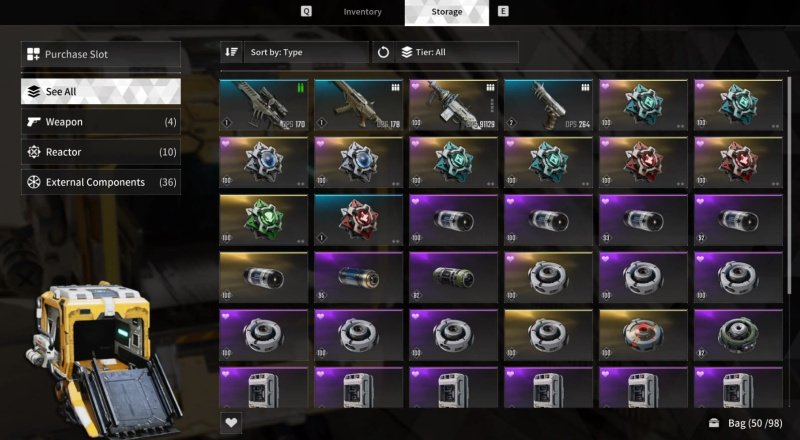The width and height of the screenshot is (800, 440).
Task: Open the Sort by: Type dropdown
Action: (295, 52)
